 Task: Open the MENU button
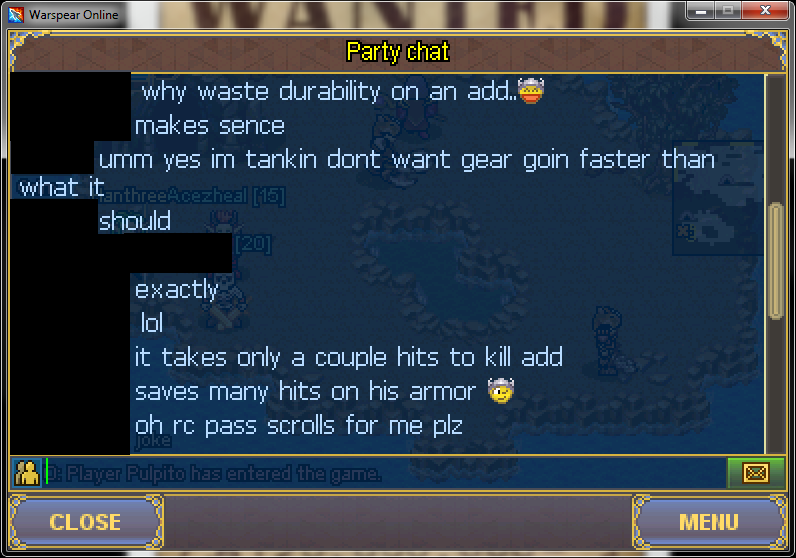pyautogui.click(x=708, y=522)
